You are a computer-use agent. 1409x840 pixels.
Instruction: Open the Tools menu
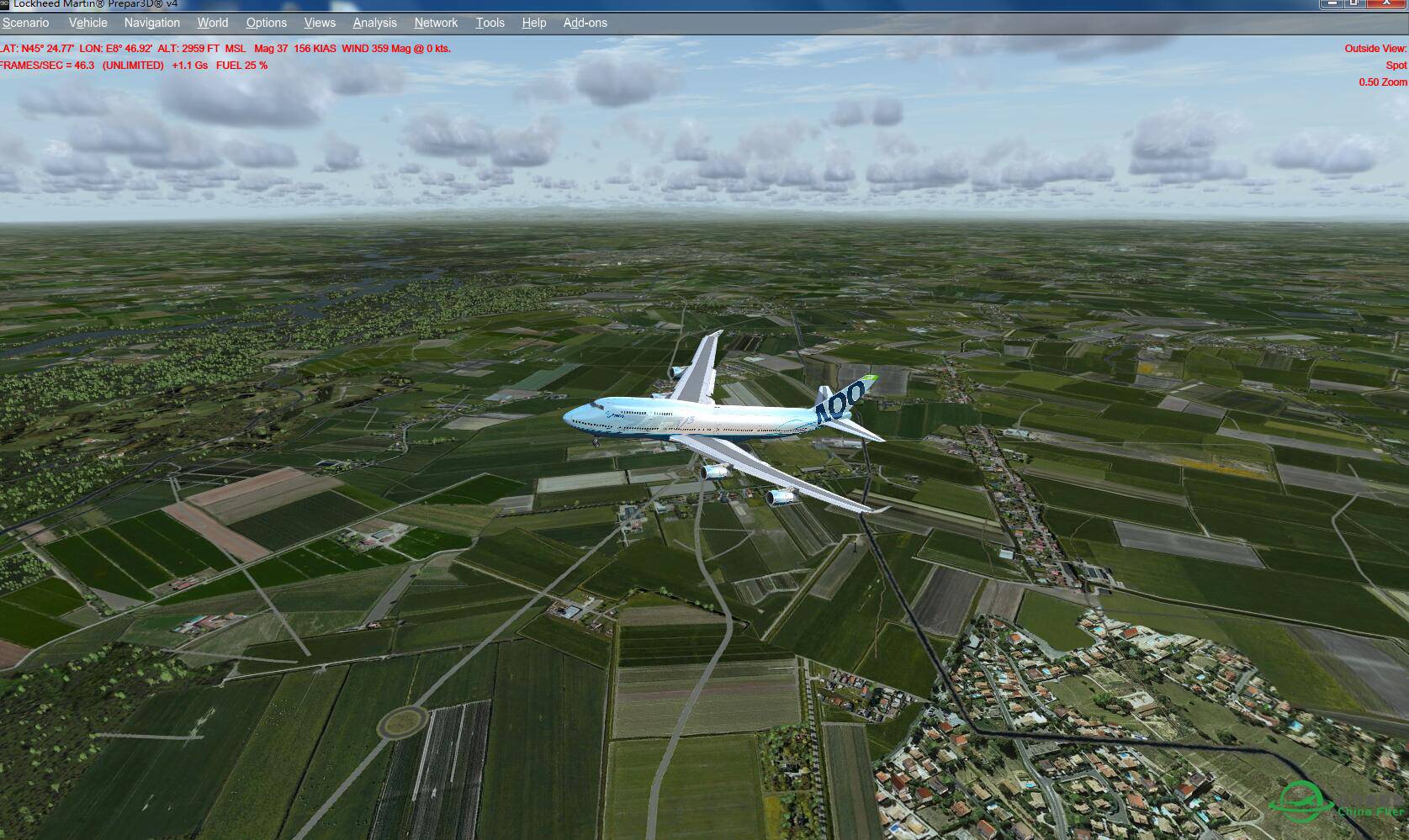pyautogui.click(x=490, y=23)
